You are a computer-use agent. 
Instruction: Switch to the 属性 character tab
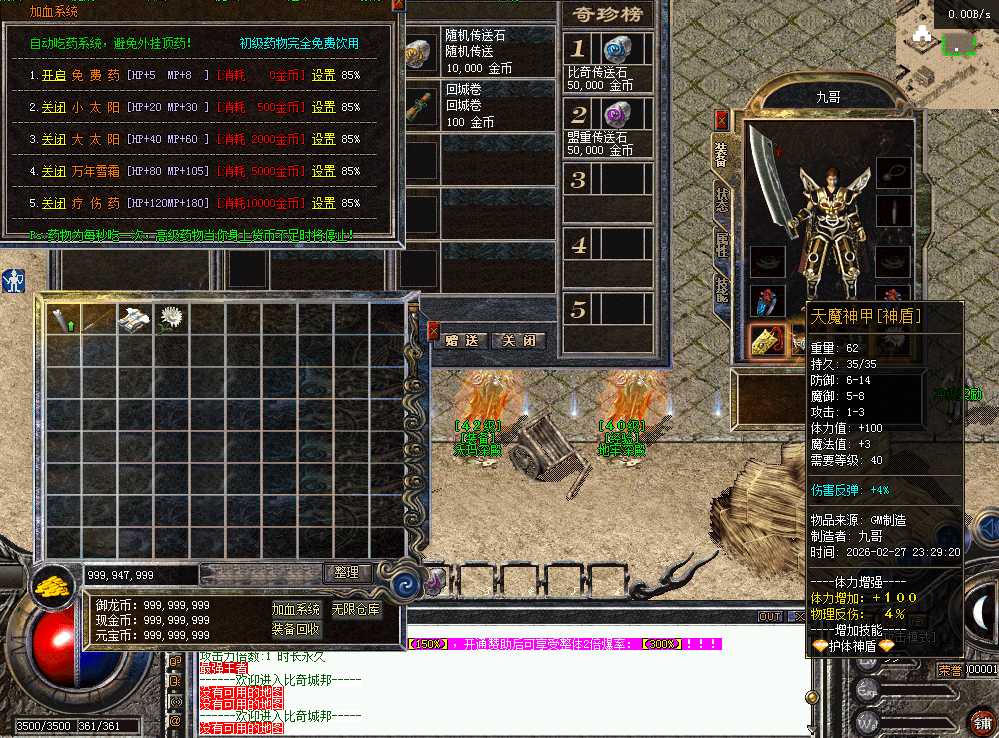[722, 244]
